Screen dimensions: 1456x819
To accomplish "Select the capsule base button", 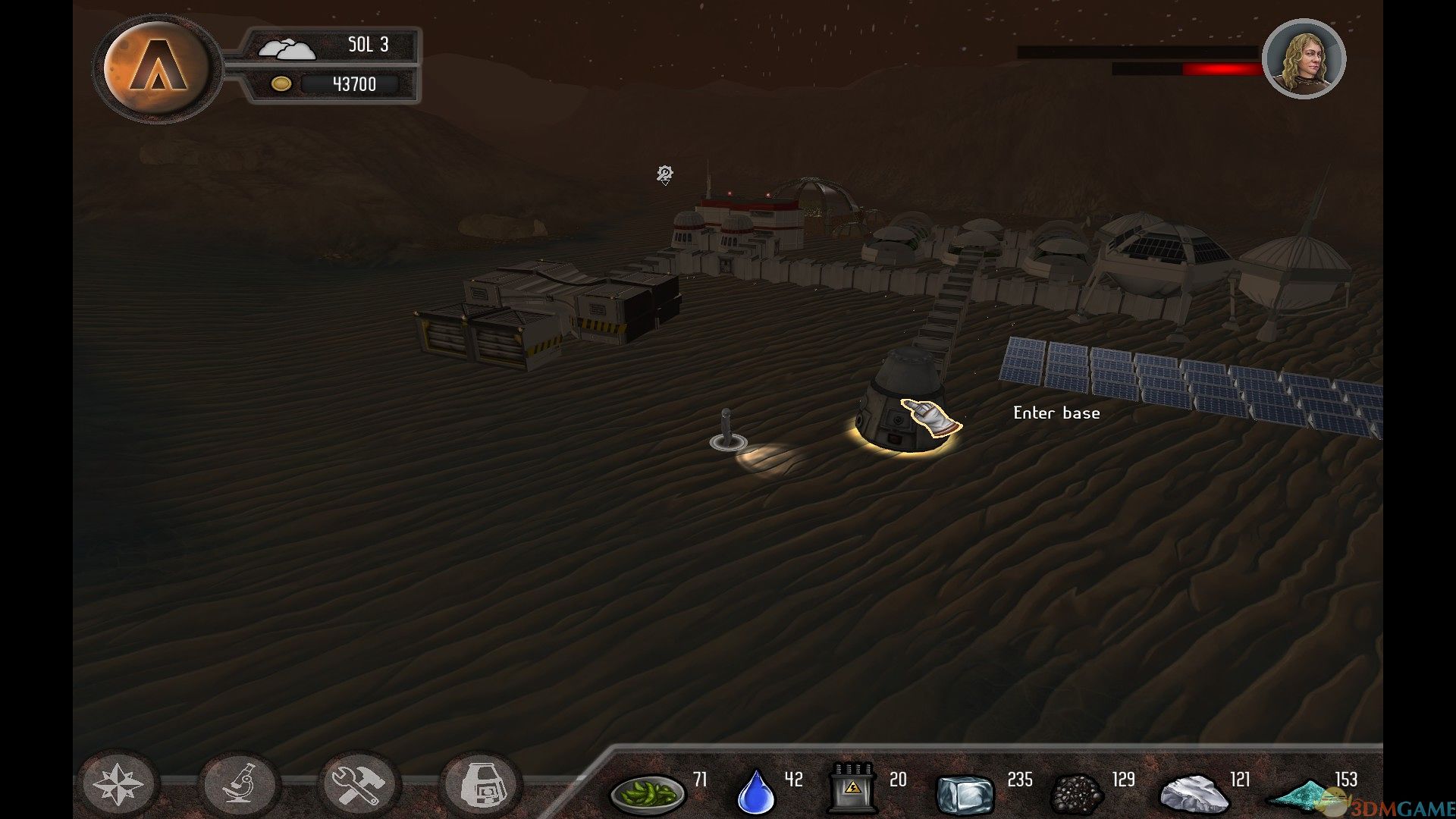I will [481, 784].
